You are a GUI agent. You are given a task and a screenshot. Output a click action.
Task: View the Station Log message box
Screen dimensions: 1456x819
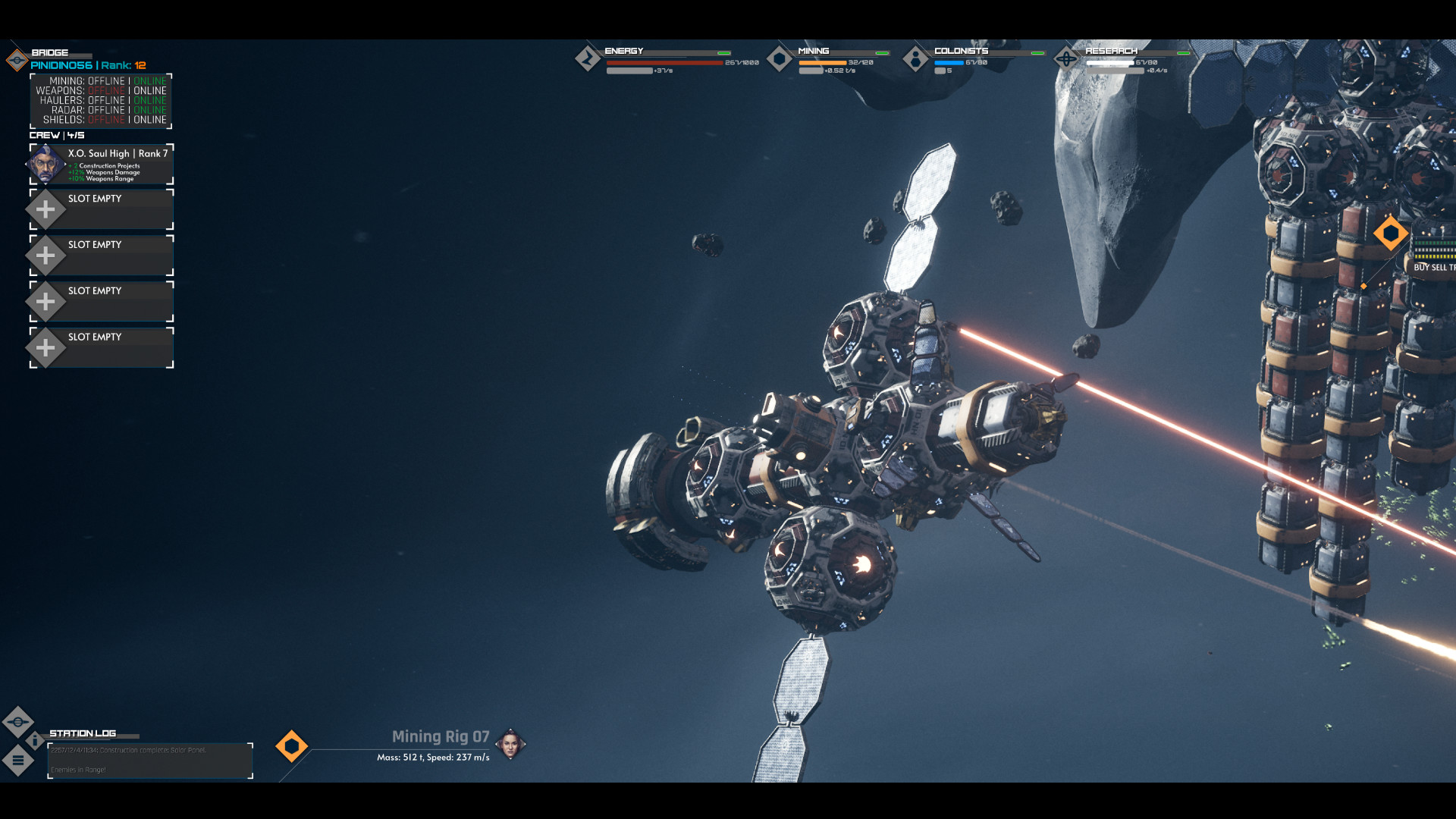click(x=150, y=761)
